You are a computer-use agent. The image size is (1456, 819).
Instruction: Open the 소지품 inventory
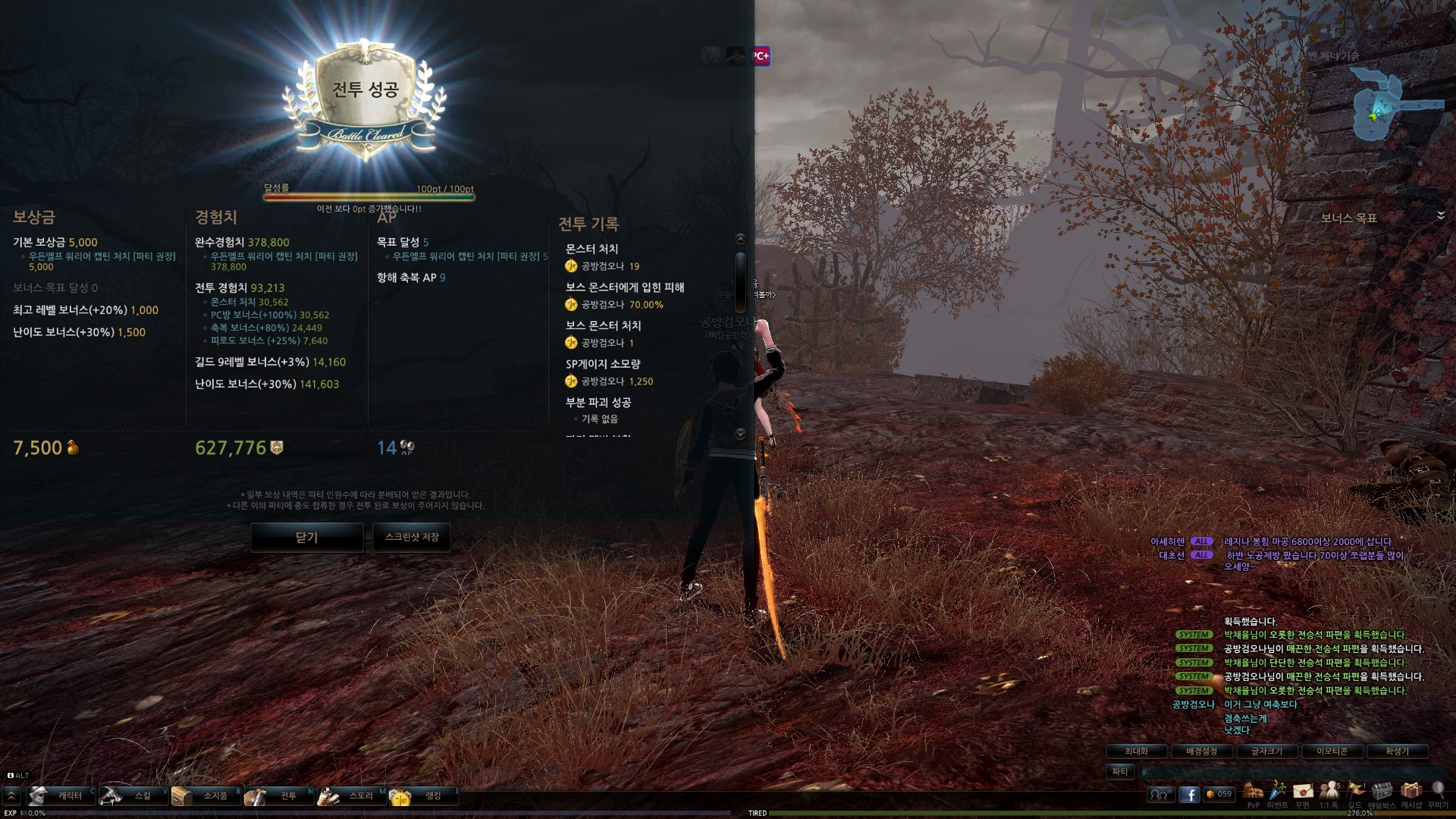click(206, 795)
